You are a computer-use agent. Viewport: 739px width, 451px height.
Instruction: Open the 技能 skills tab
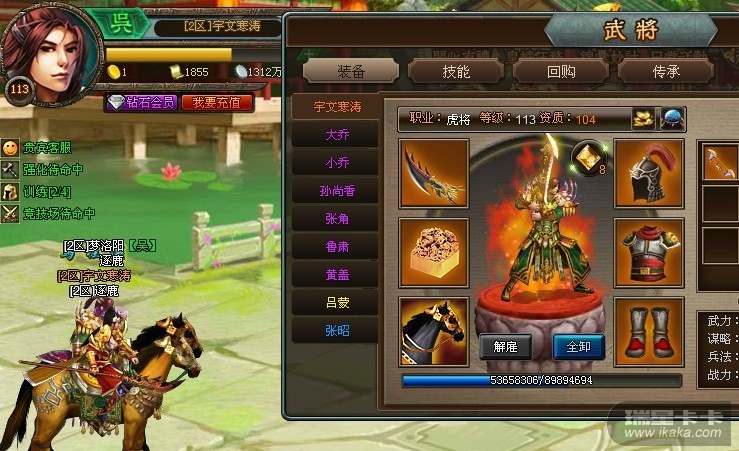(x=455, y=71)
